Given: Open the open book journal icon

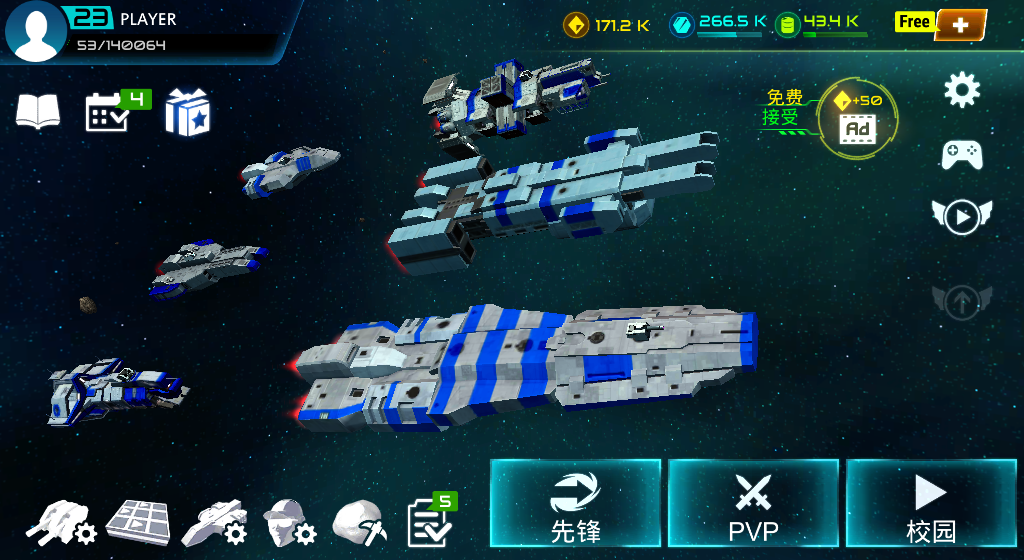Looking at the screenshot, I should click(38, 111).
